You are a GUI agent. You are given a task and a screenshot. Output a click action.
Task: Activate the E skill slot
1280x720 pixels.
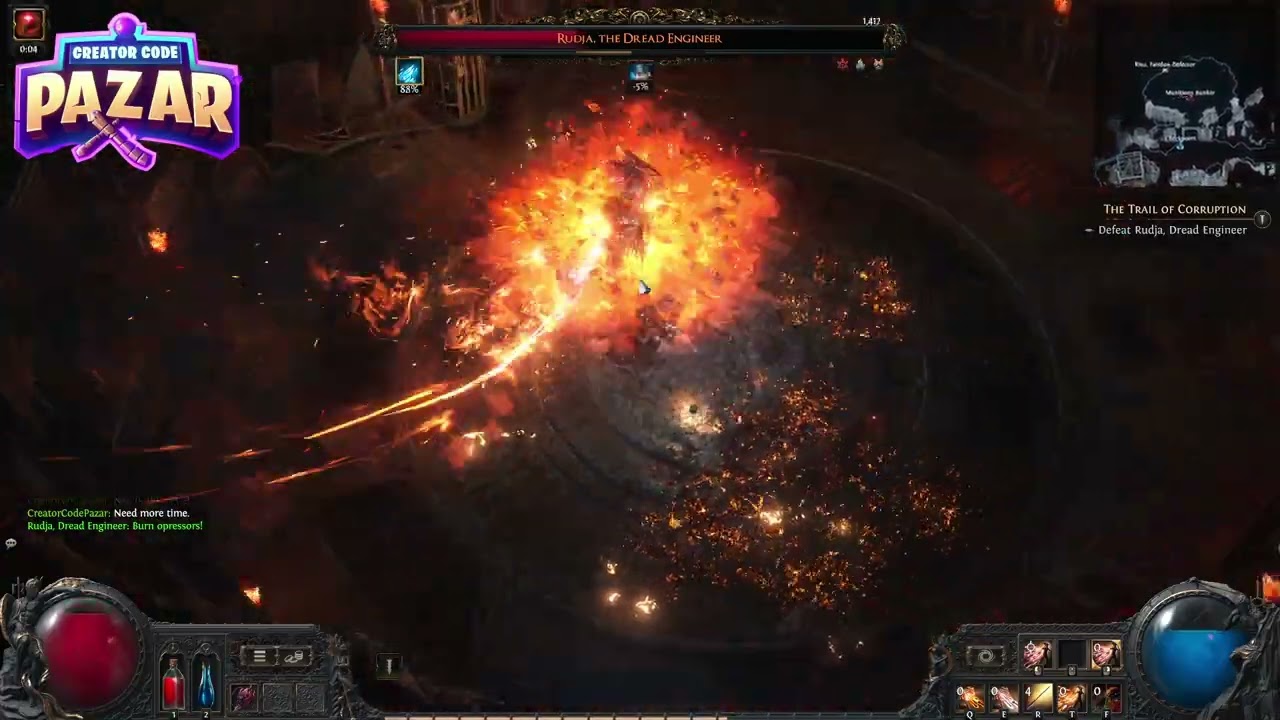click(1004, 697)
